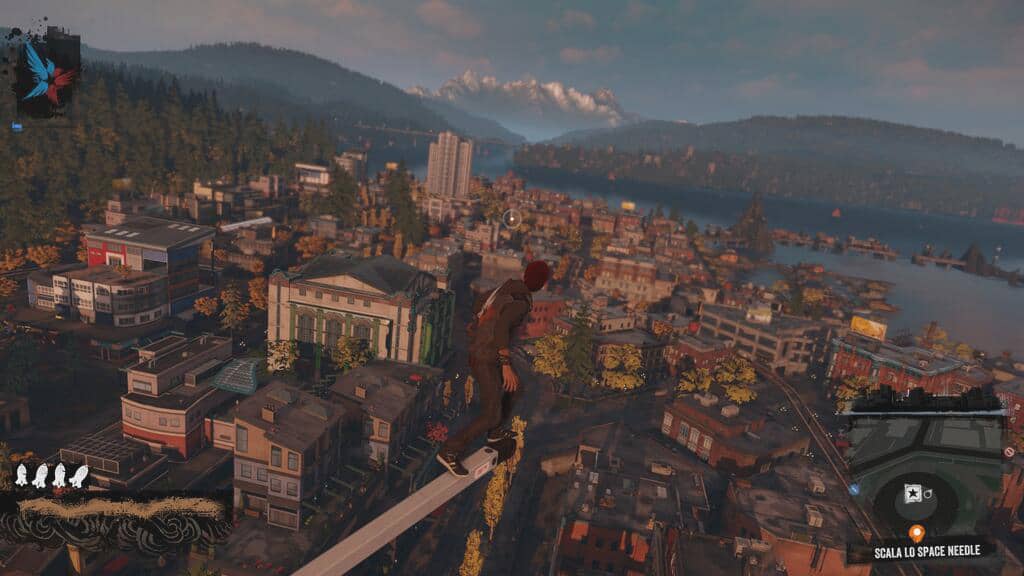Screen dimensions: 1024x576
Task: Click the red no-entry marker on the minimap edge
Action: [1008, 452]
